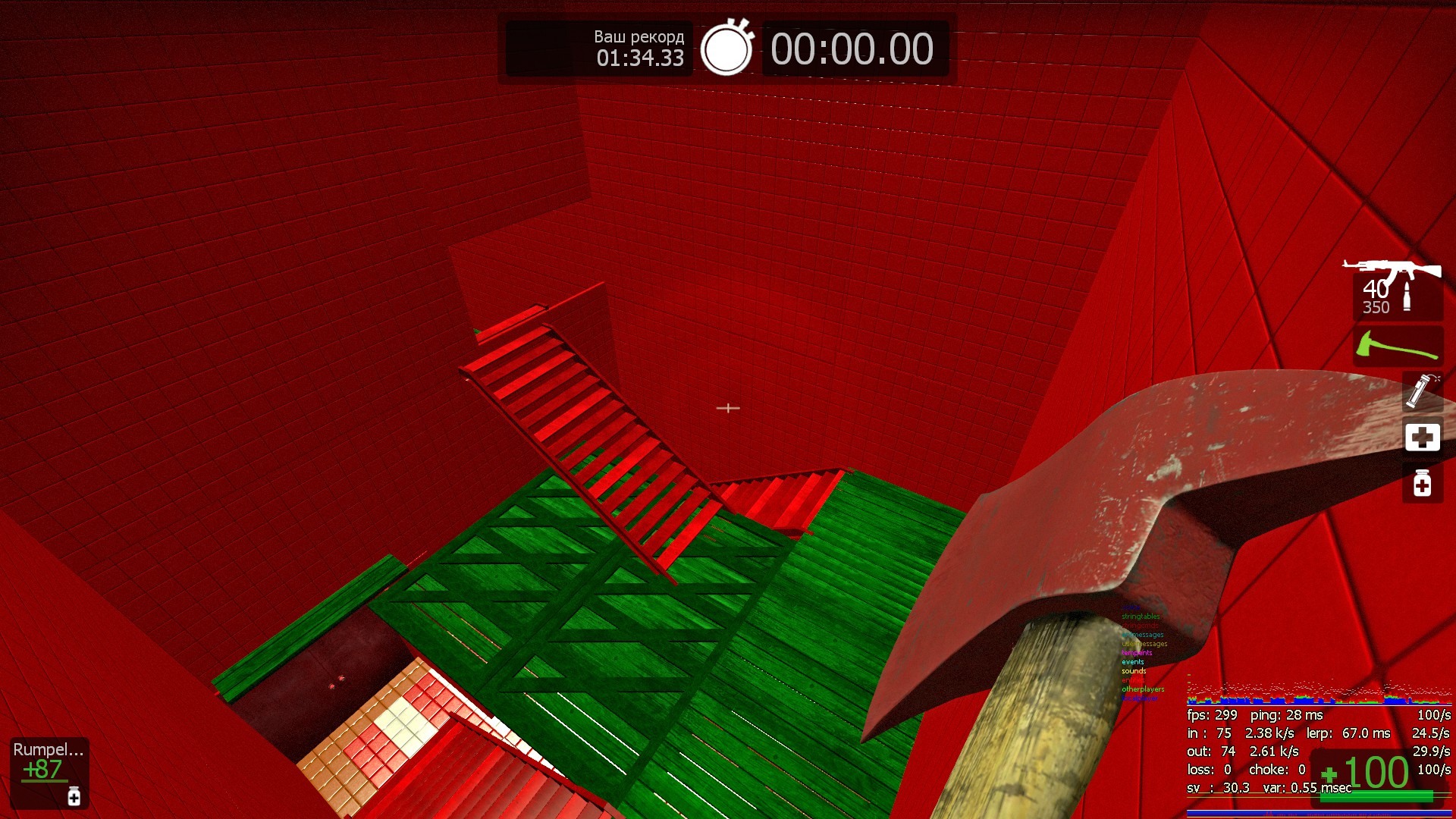Choose the green fire axe melee slot

1398,347
